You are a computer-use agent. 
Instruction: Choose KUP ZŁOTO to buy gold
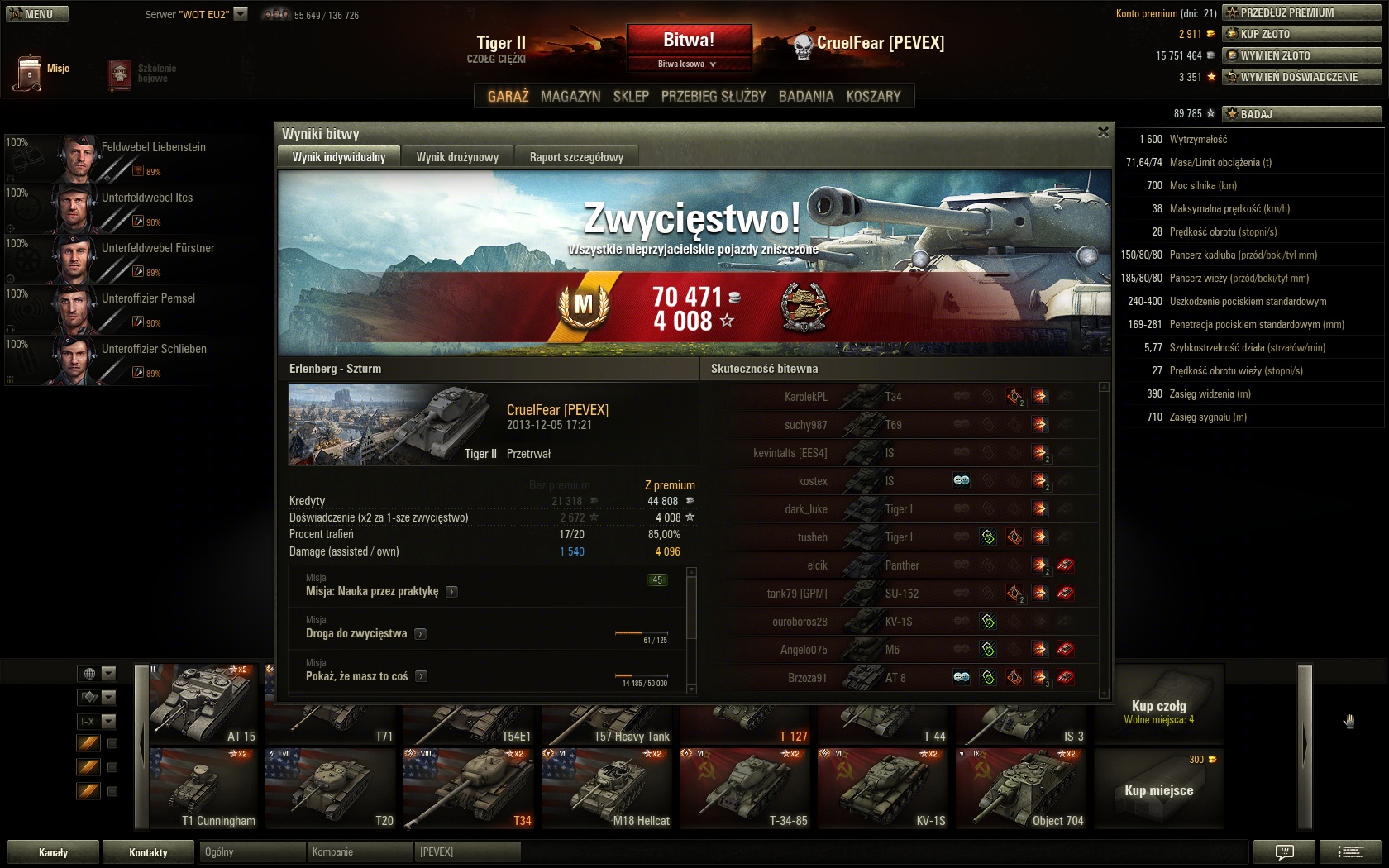[x=1301, y=34]
